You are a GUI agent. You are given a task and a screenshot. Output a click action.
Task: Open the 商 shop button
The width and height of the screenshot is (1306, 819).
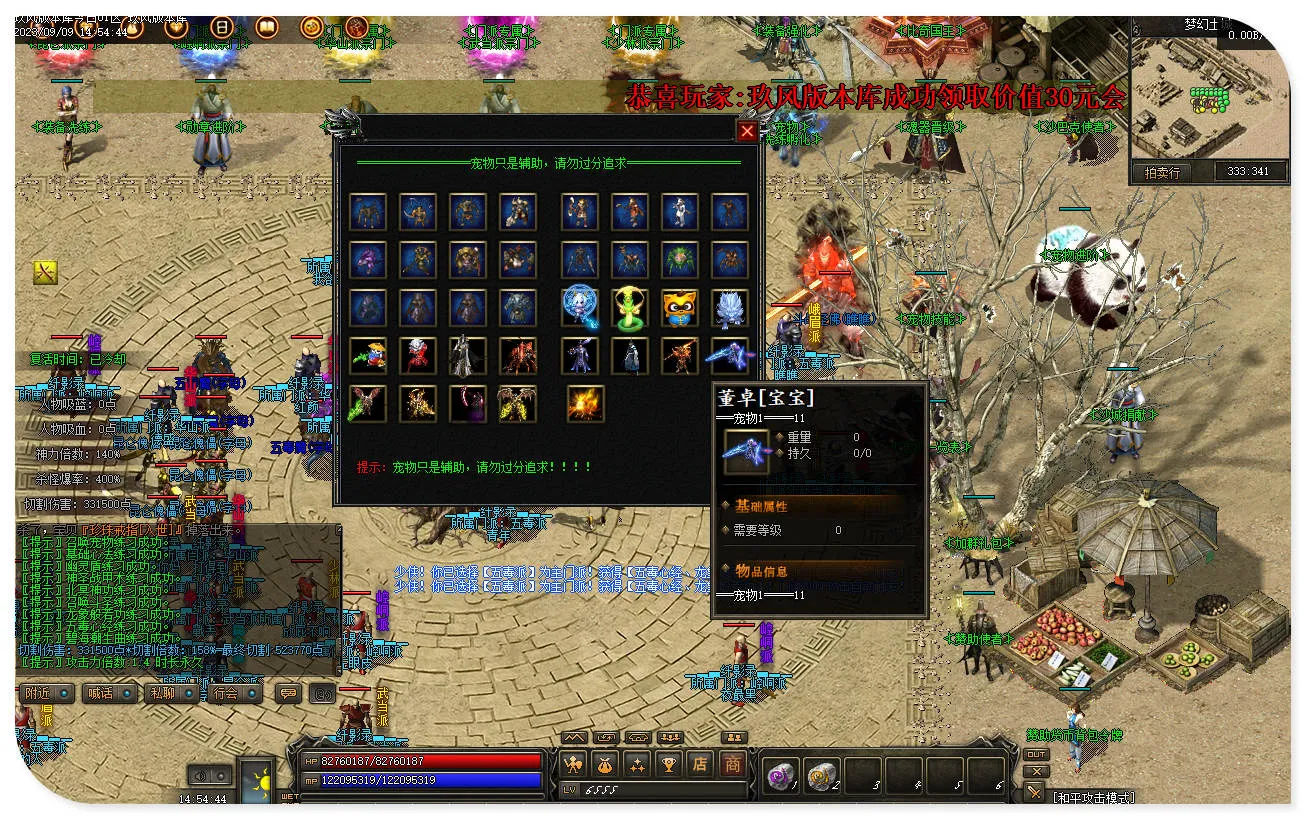(733, 764)
